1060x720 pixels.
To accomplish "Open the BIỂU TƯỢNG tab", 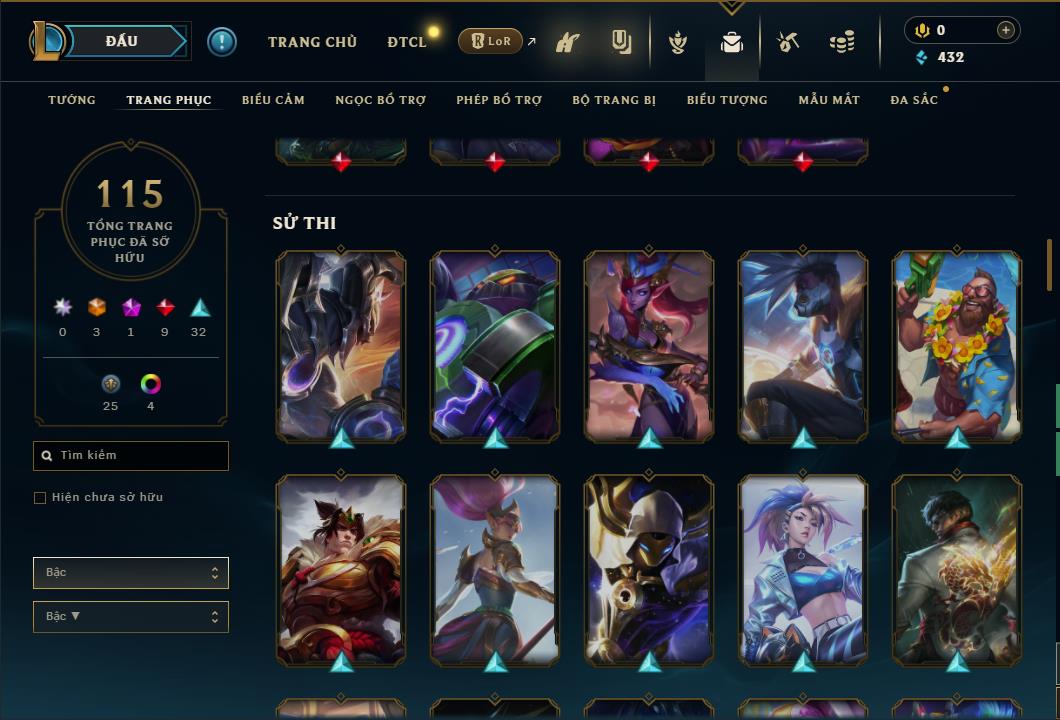I will pos(727,100).
